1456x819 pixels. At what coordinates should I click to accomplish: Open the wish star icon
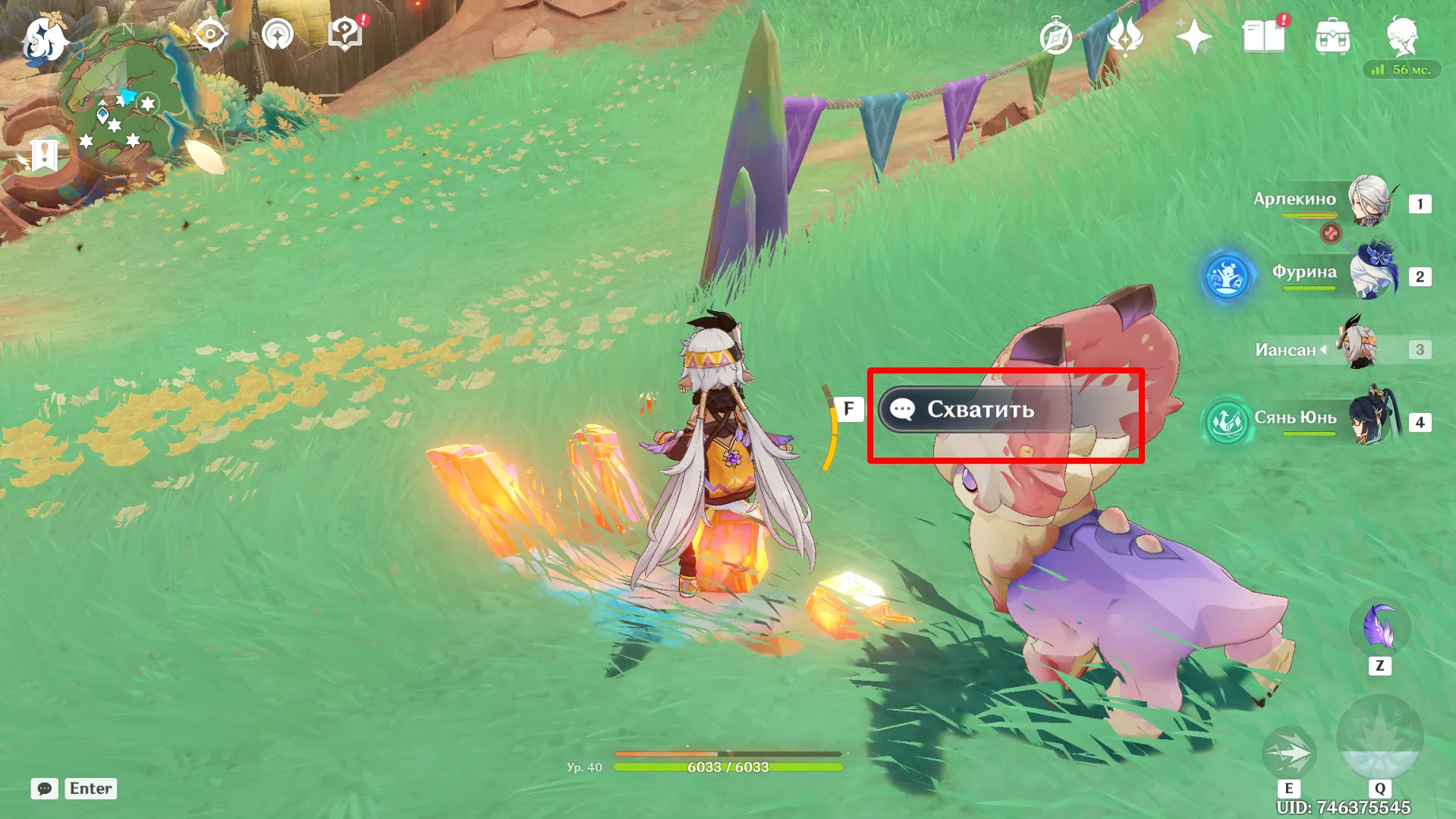(x=1193, y=36)
